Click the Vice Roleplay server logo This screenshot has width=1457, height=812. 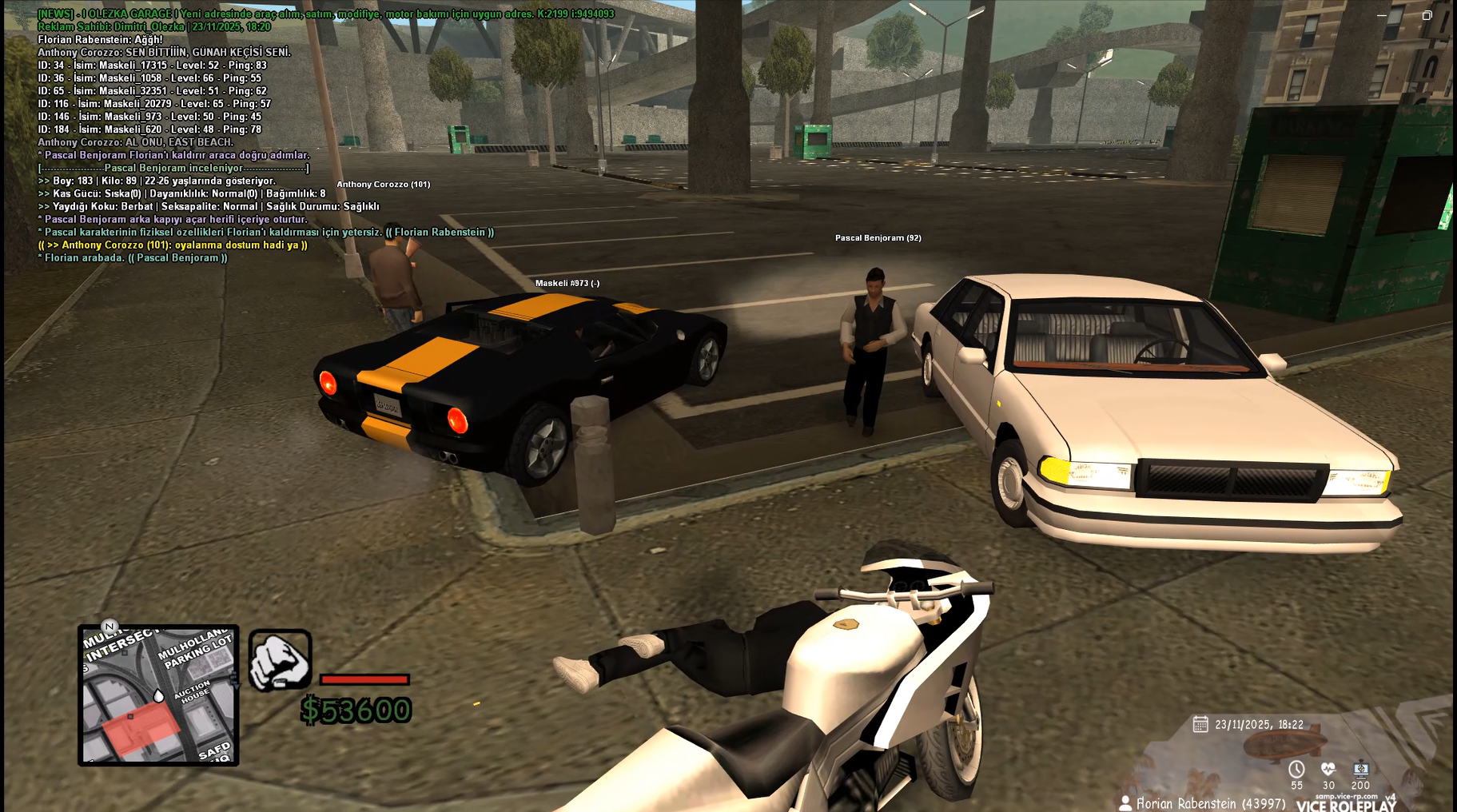click(x=1347, y=805)
